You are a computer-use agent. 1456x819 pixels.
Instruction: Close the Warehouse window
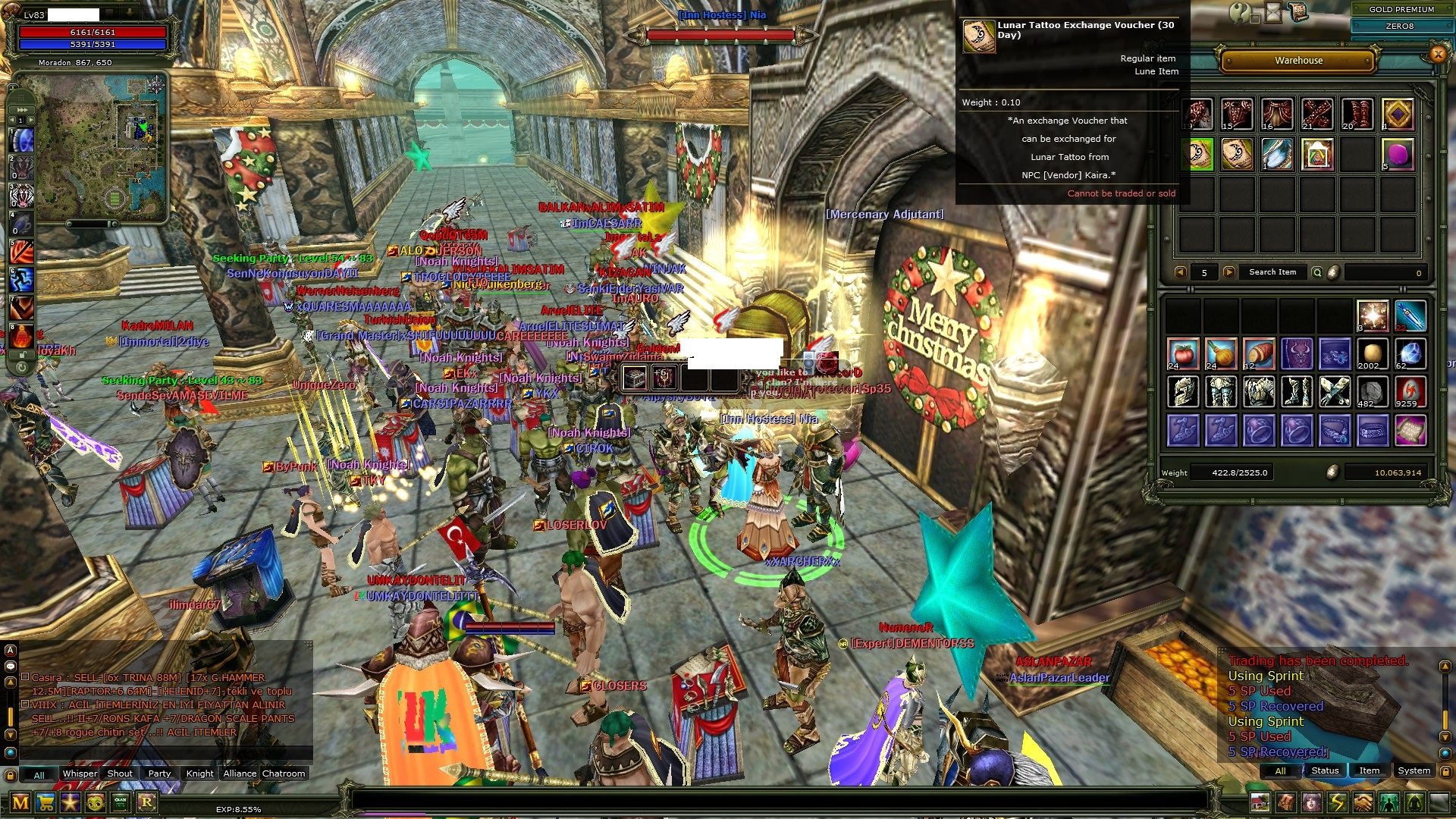pos(1437,54)
